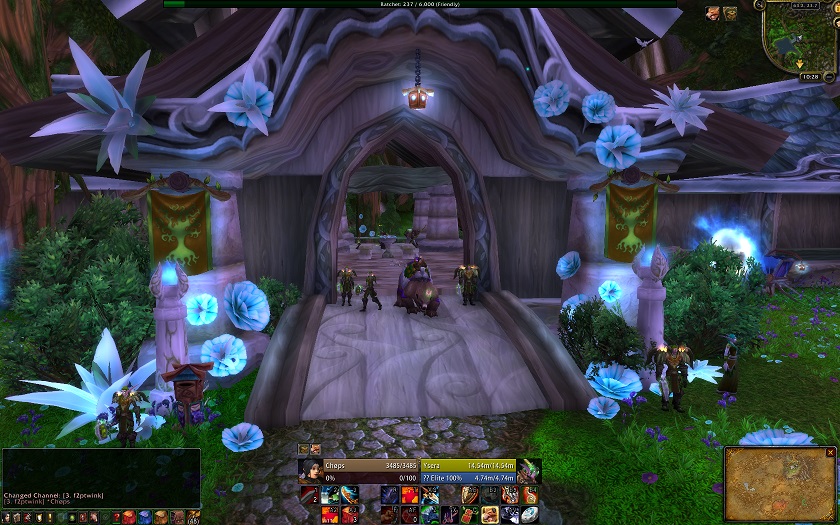
Task: Click the minimap clock showing 10:28
Action: tap(809, 76)
